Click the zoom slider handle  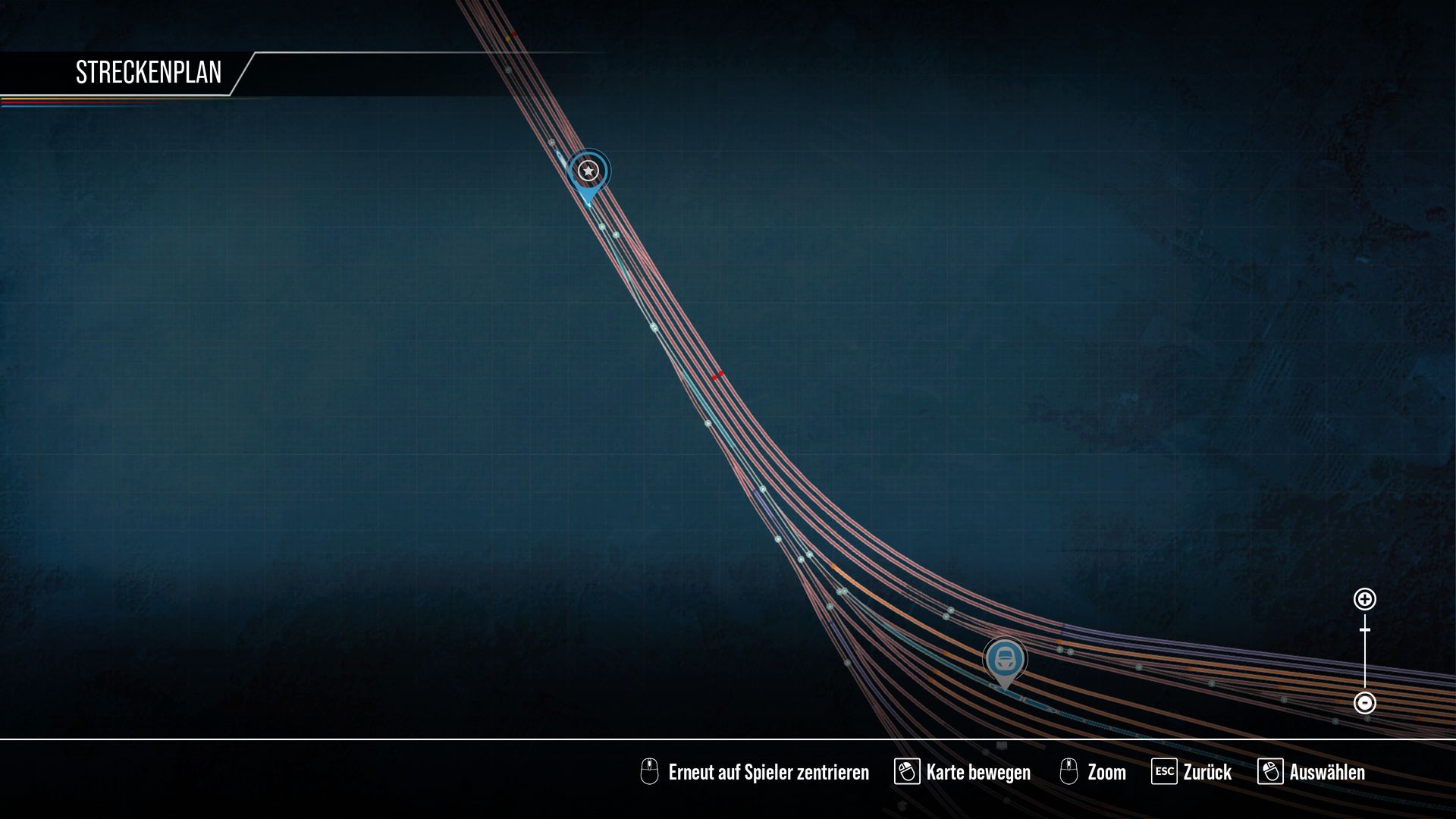tap(1364, 629)
